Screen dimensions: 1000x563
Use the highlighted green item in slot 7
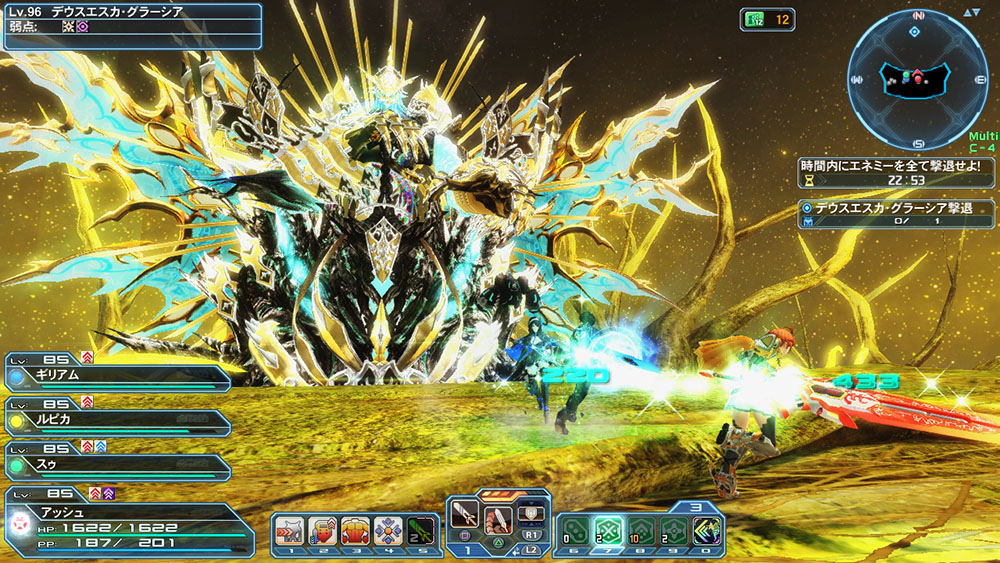tap(605, 531)
